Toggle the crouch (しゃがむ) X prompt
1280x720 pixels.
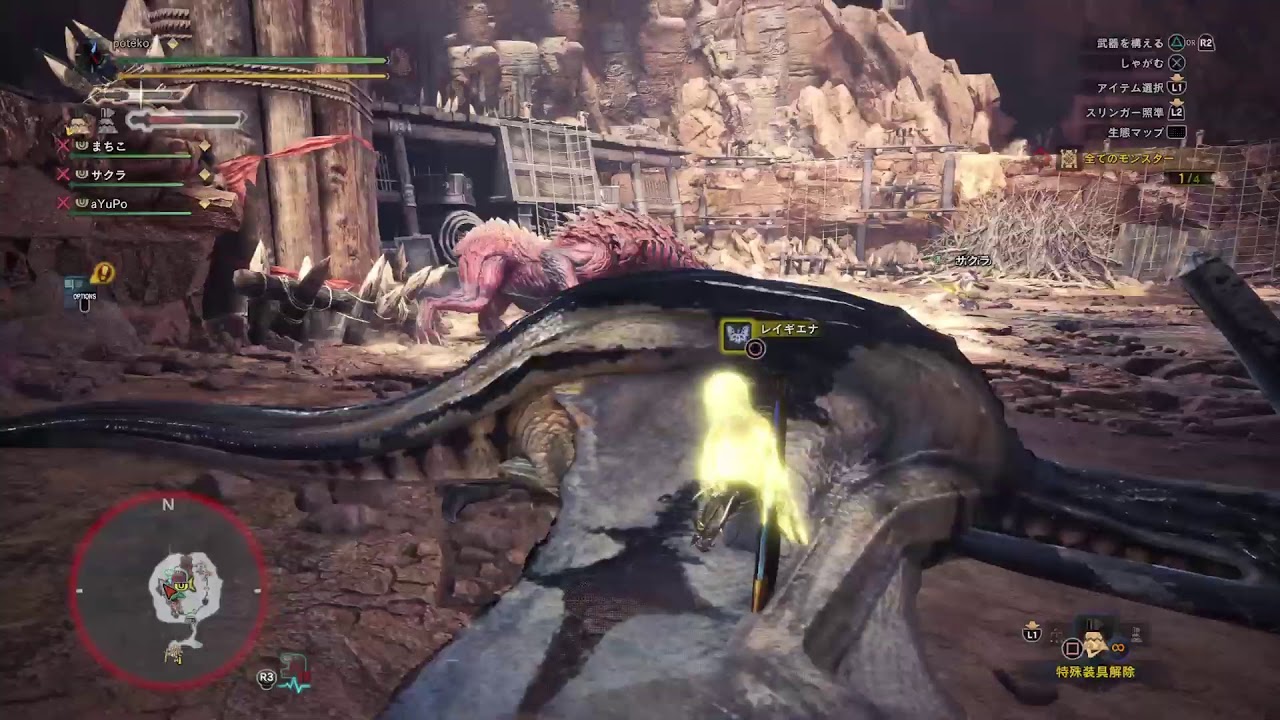[1177, 62]
